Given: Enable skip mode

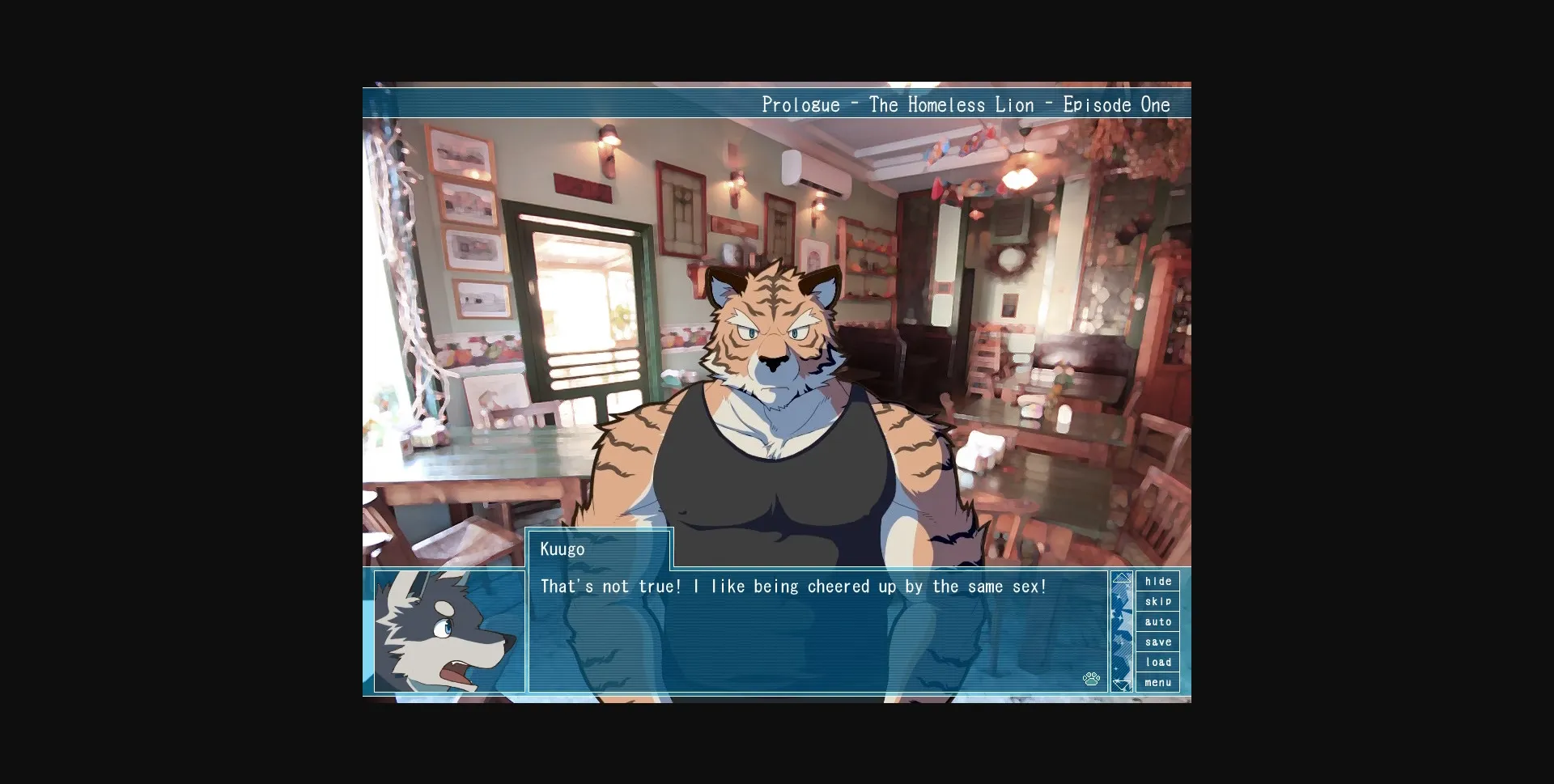Looking at the screenshot, I should [1158, 601].
